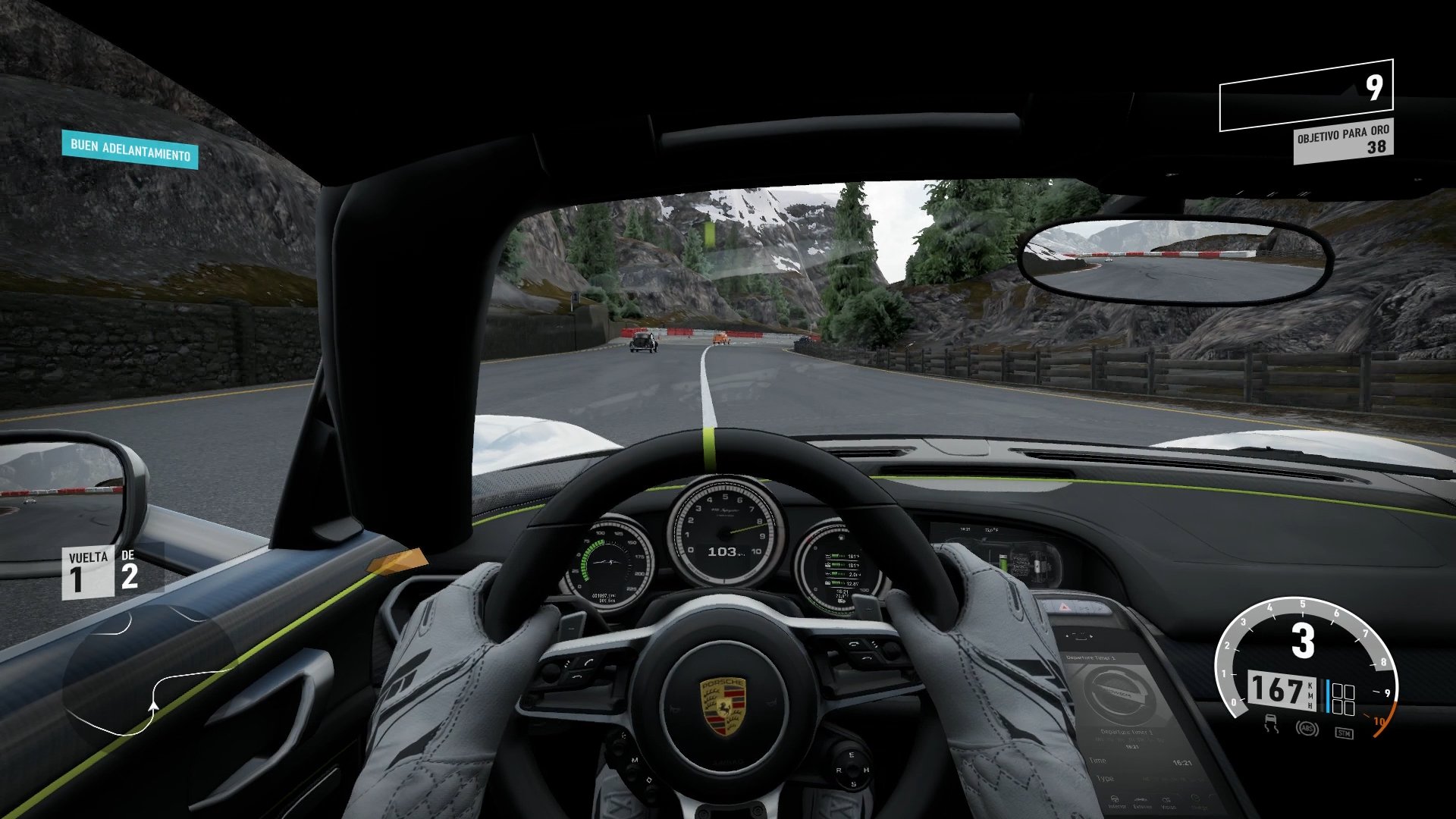Toggle the ABS indicator on the HUD

tap(1307, 727)
